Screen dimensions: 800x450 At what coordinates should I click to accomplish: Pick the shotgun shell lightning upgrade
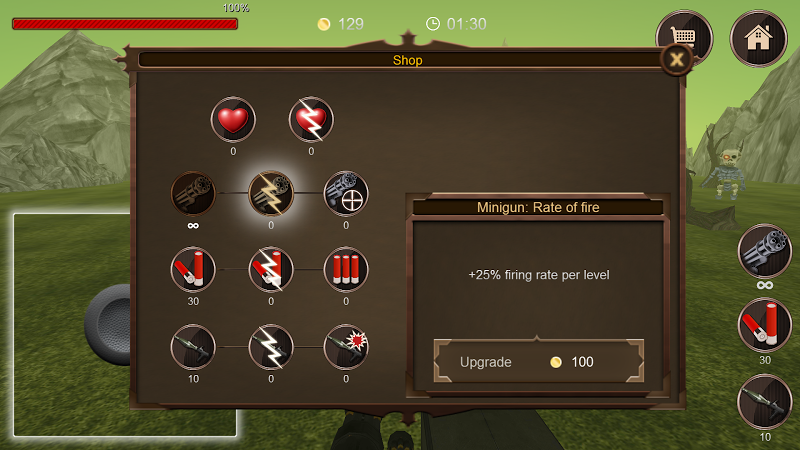coord(271,269)
